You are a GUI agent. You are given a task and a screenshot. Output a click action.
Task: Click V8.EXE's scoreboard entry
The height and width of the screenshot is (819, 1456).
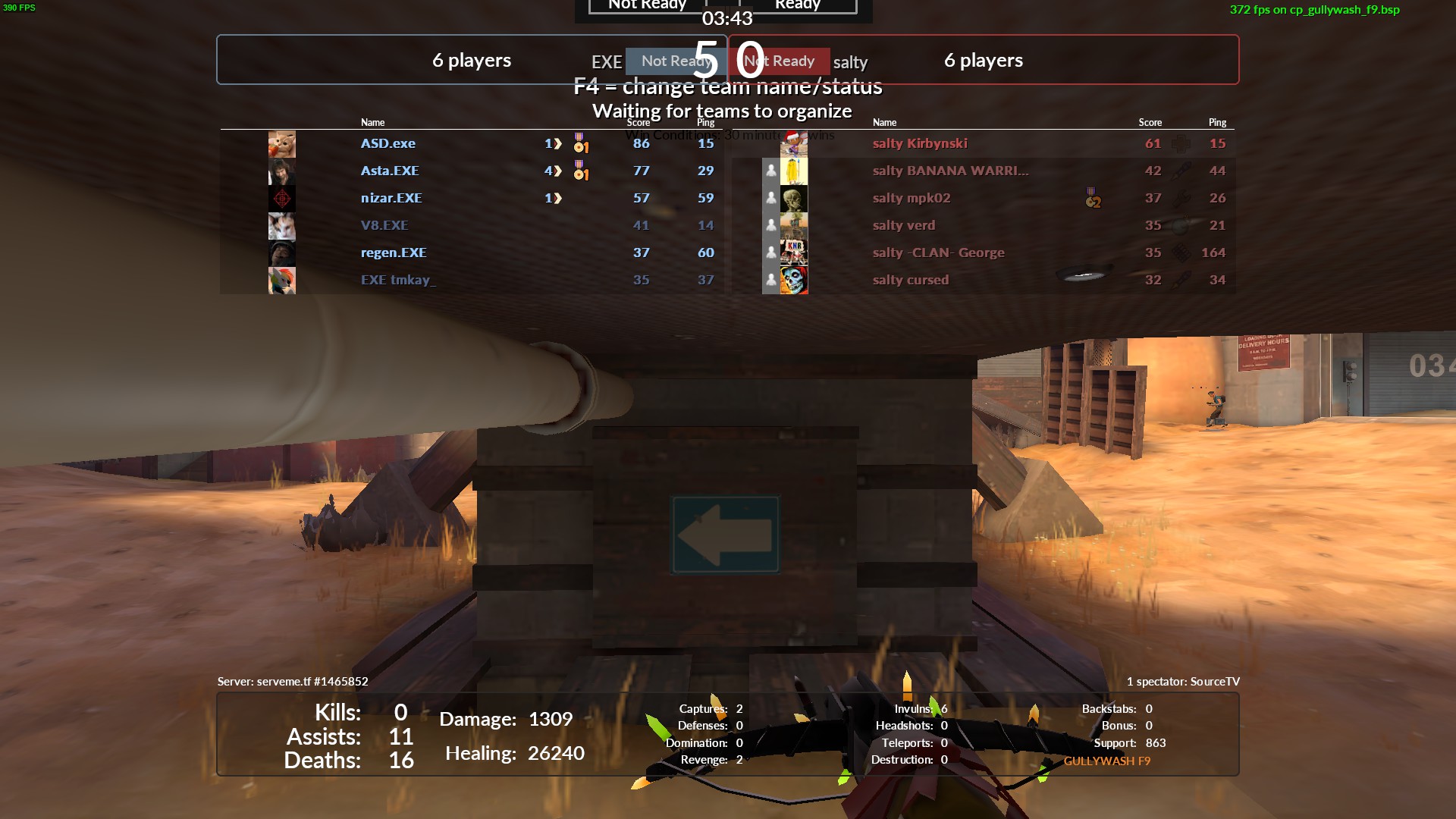tap(384, 225)
